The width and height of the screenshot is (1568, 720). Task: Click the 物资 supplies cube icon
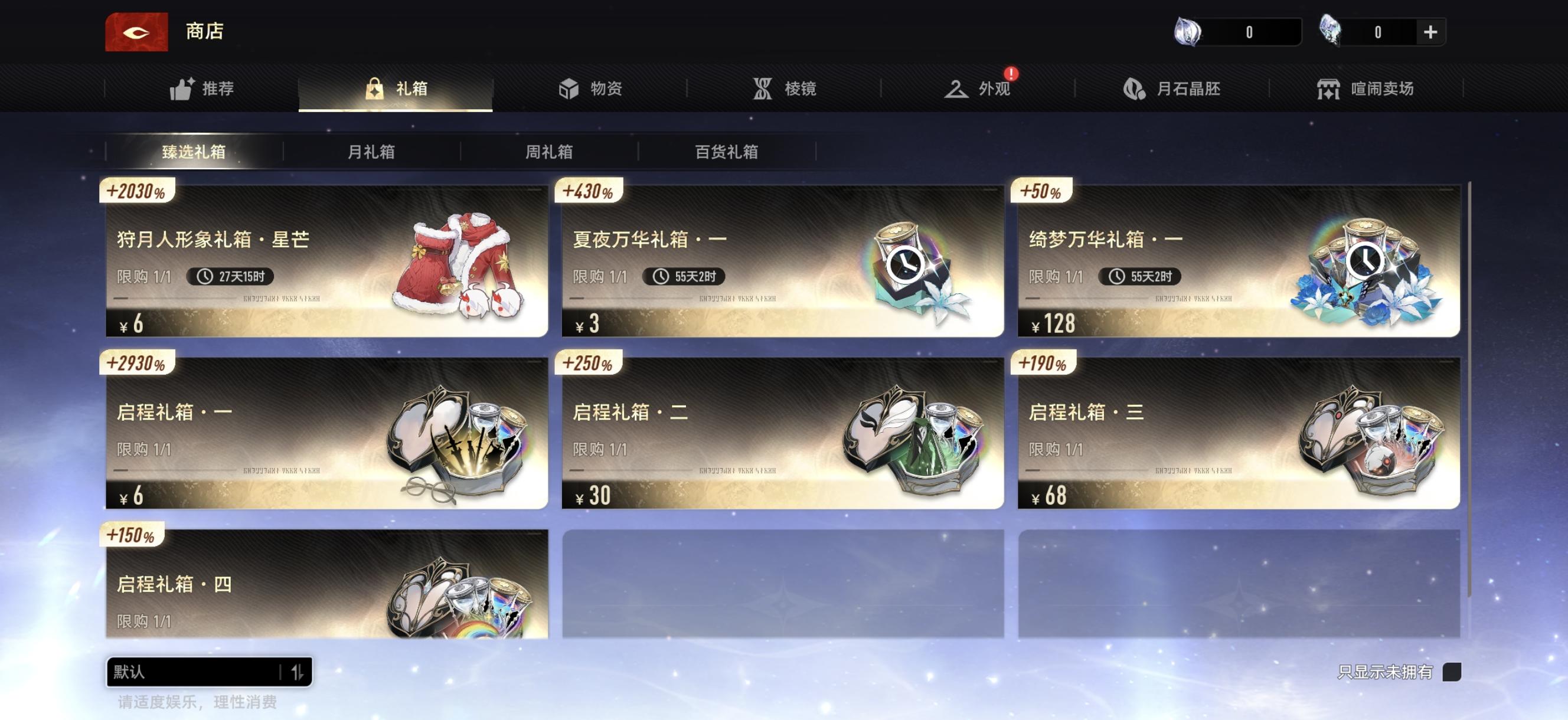570,88
